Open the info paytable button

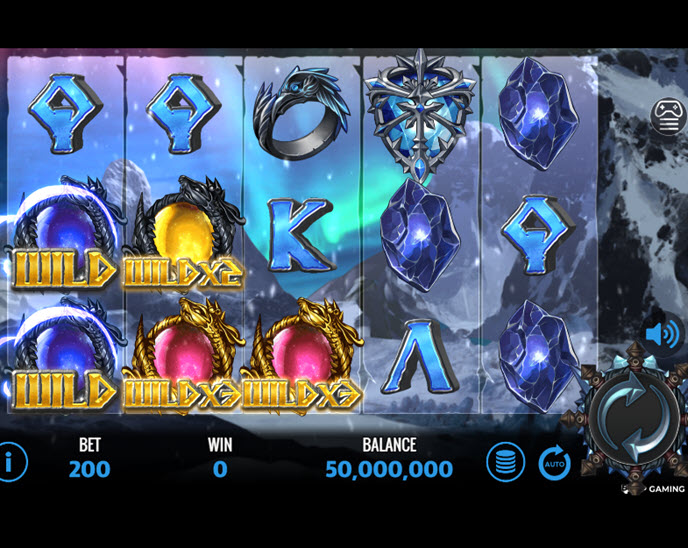pos(11,463)
